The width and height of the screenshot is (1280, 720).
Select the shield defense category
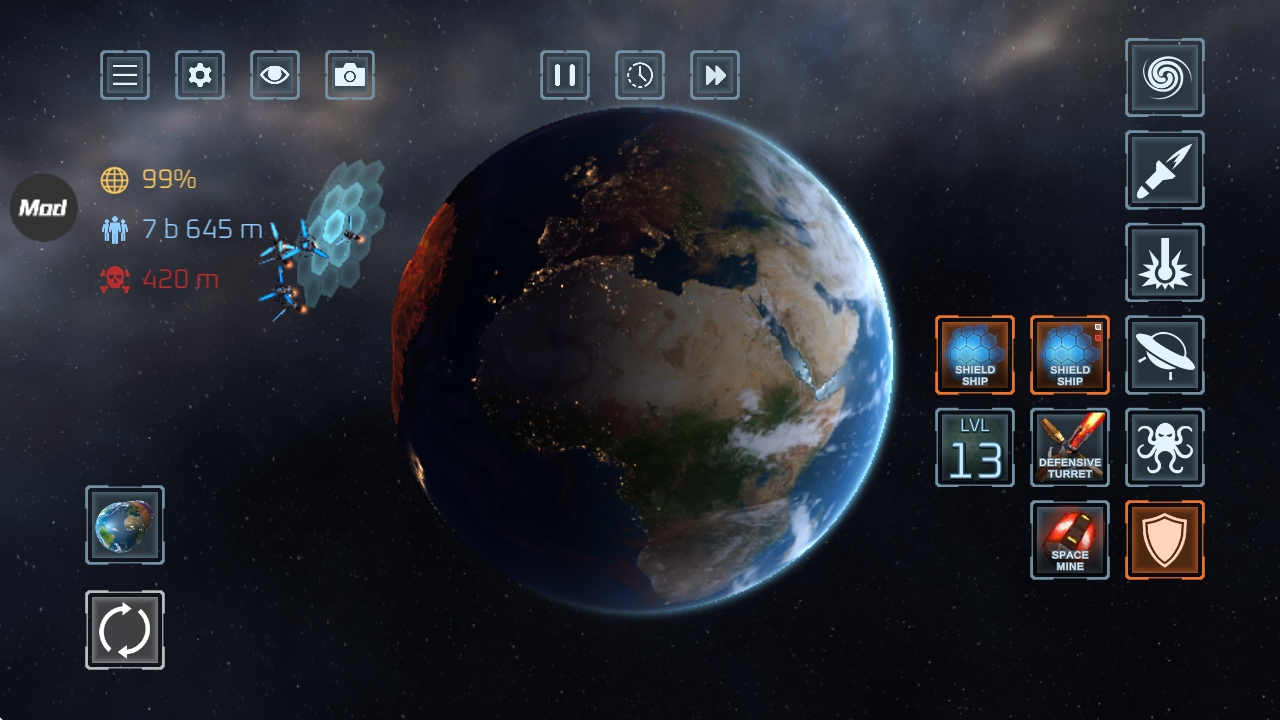click(1165, 540)
